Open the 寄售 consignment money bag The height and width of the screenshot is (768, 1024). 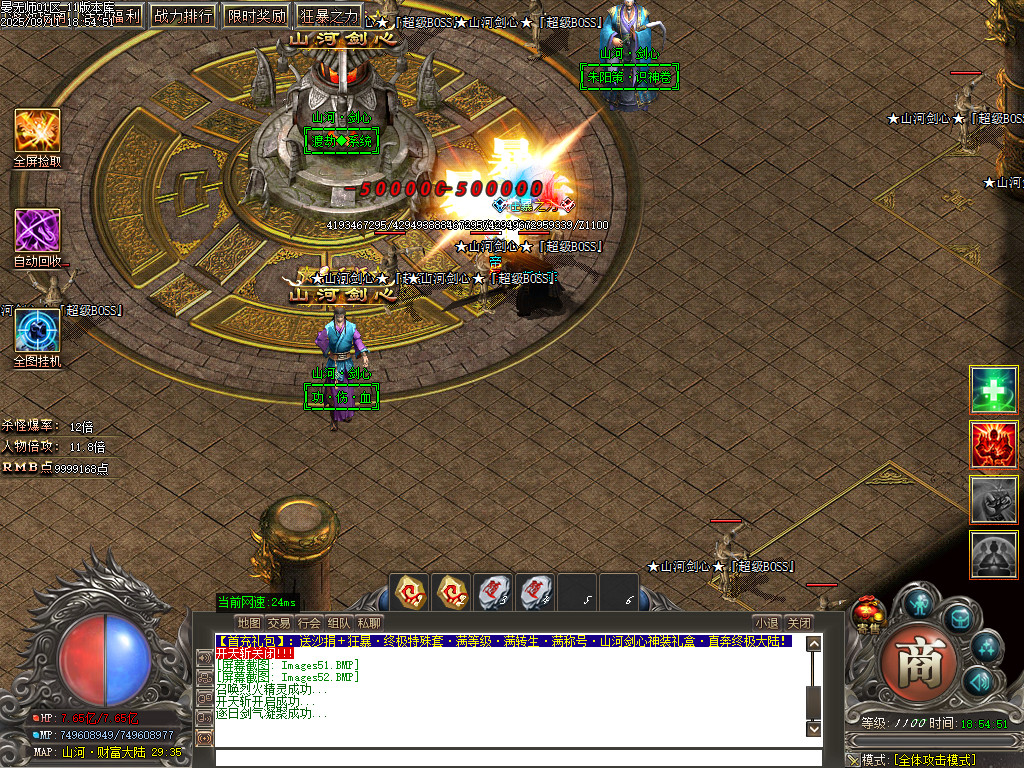pyautogui.click(x=867, y=612)
